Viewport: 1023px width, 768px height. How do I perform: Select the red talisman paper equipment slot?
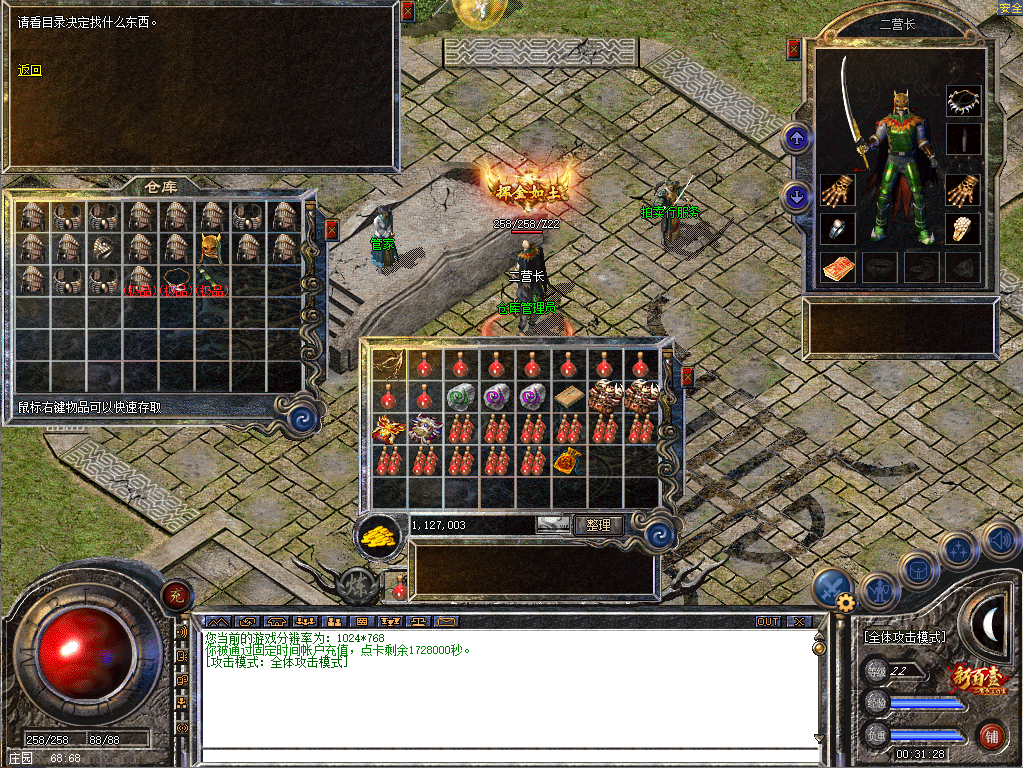click(x=837, y=267)
